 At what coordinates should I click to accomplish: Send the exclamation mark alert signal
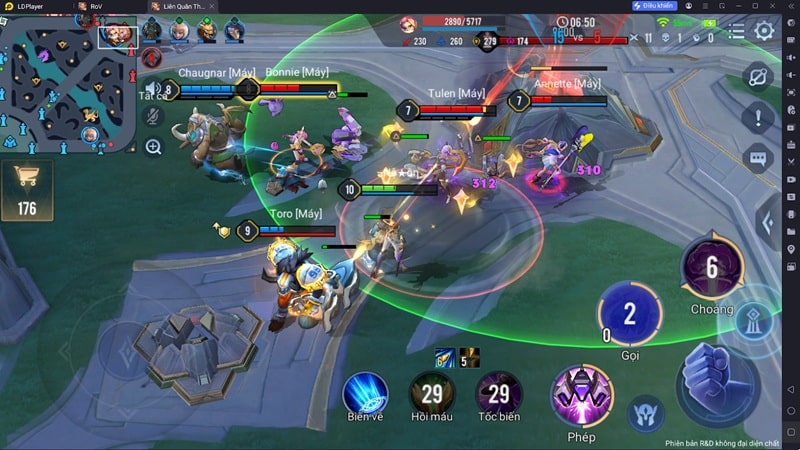click(x=757, y=117)
